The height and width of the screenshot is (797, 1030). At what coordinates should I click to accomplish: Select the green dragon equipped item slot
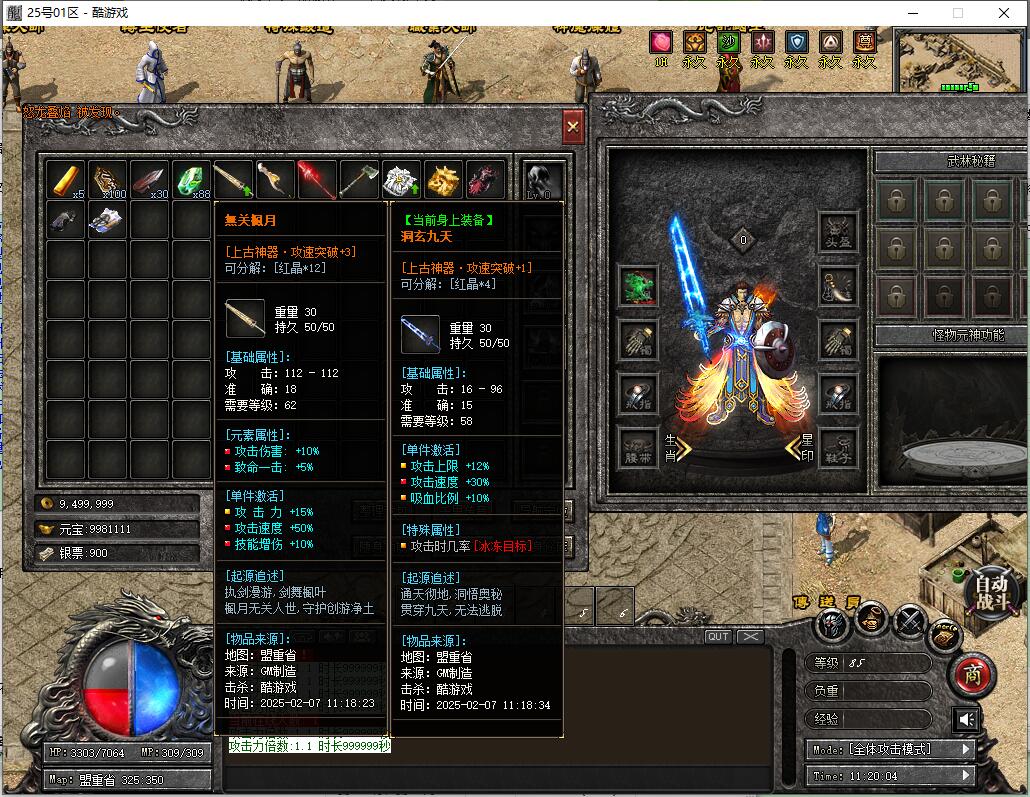pos(637,286)
